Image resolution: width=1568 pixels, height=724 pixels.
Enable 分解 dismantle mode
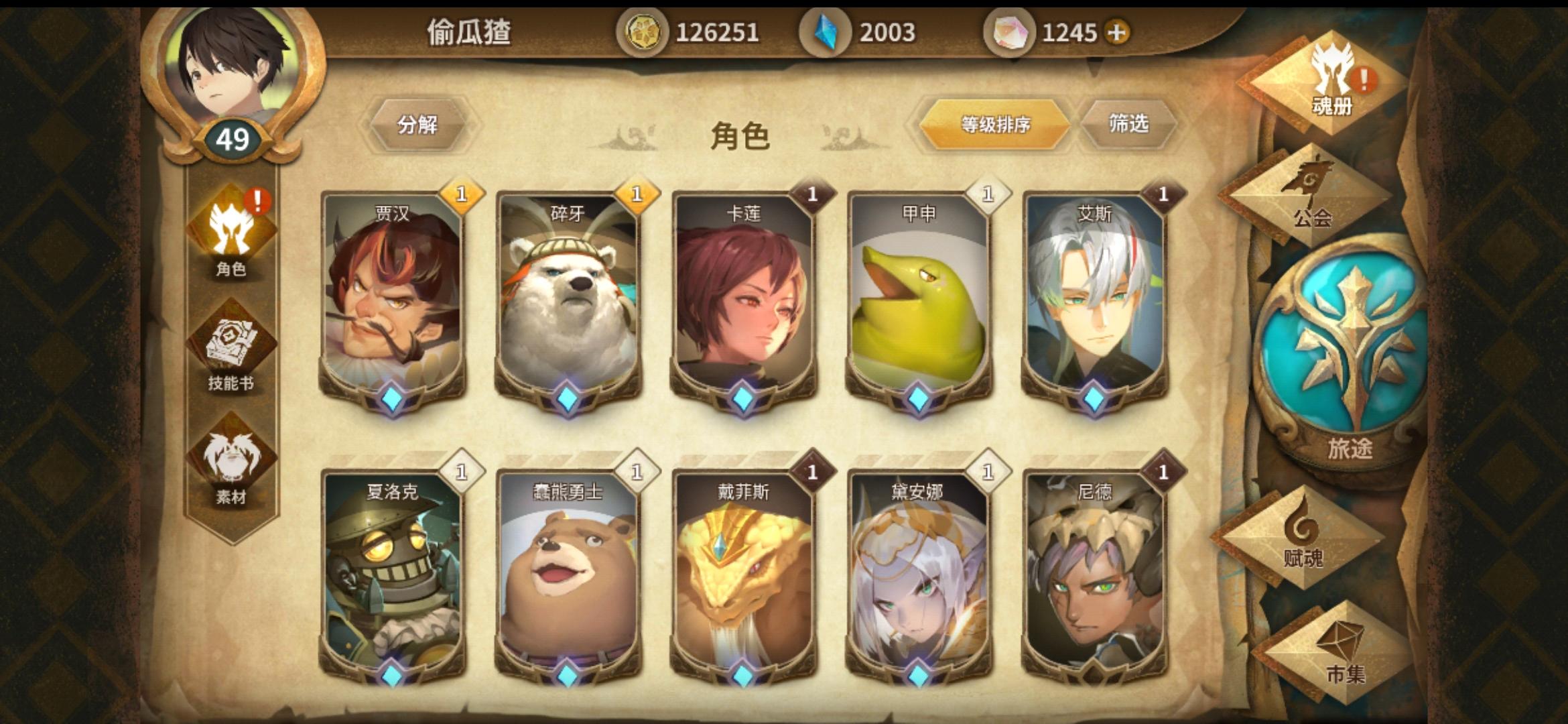click(x=419, y=124)
